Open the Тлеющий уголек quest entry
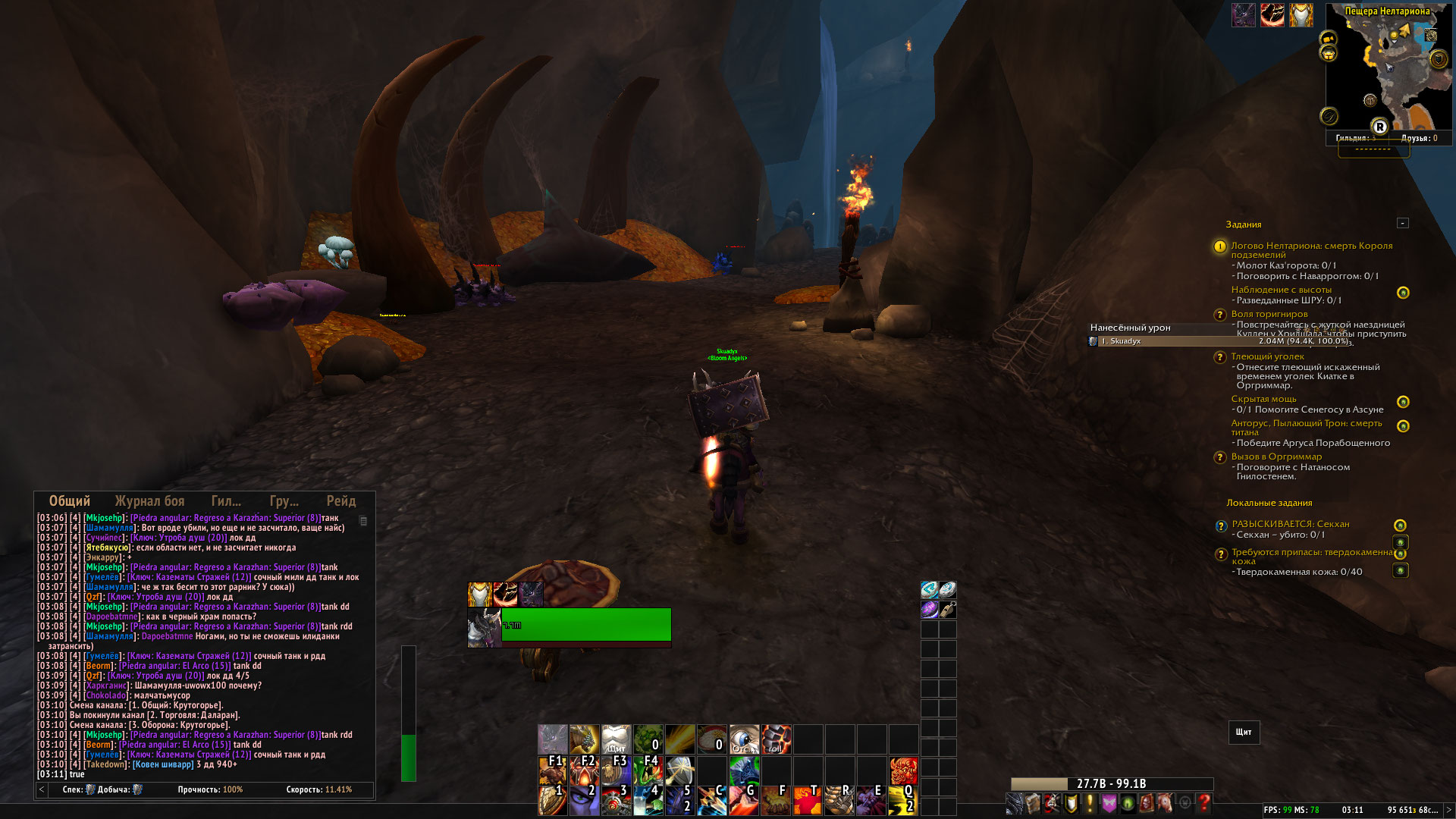This screenshot has height=819, width=1456. pyautogui.click(x=1267, y=356)
